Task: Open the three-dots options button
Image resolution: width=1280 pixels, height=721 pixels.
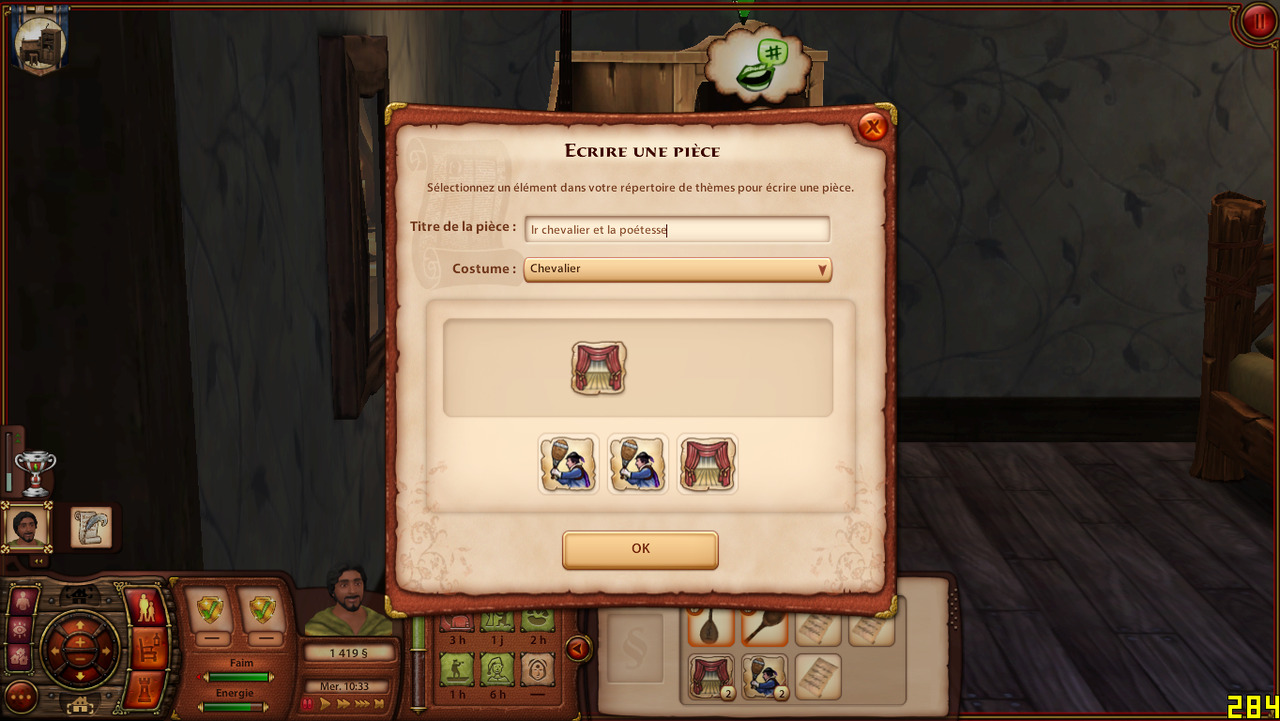Action: pyautogui.click(x=21, y=696)
